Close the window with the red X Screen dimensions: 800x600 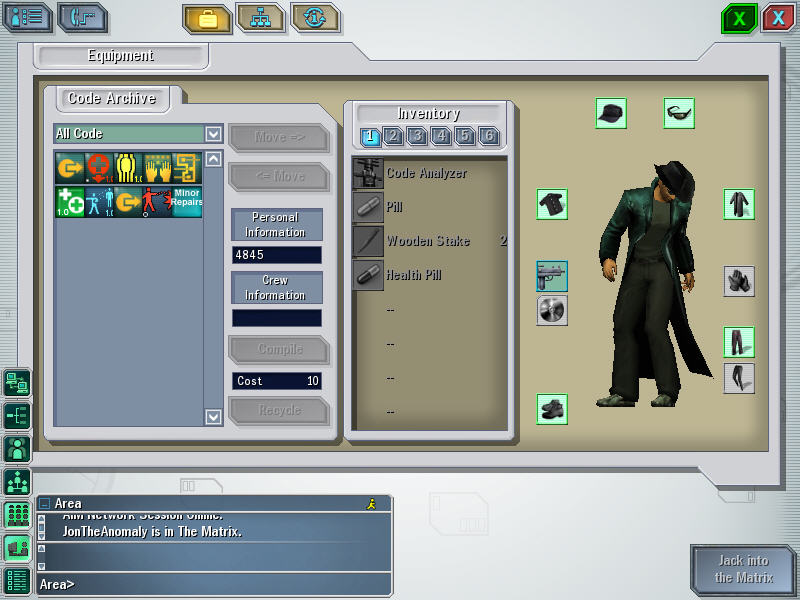click(x=778, y=18)
